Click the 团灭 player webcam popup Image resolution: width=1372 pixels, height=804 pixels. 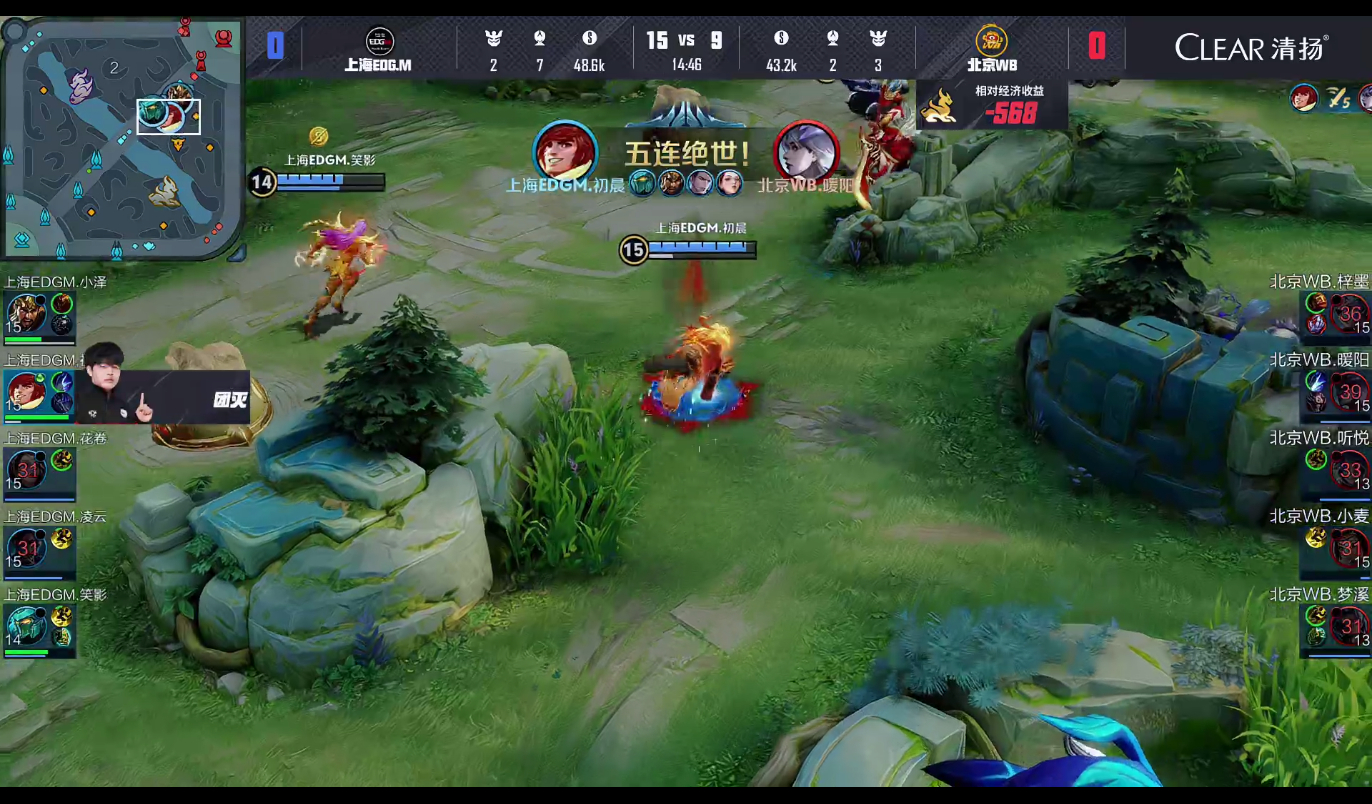click(x=163, y=398)
